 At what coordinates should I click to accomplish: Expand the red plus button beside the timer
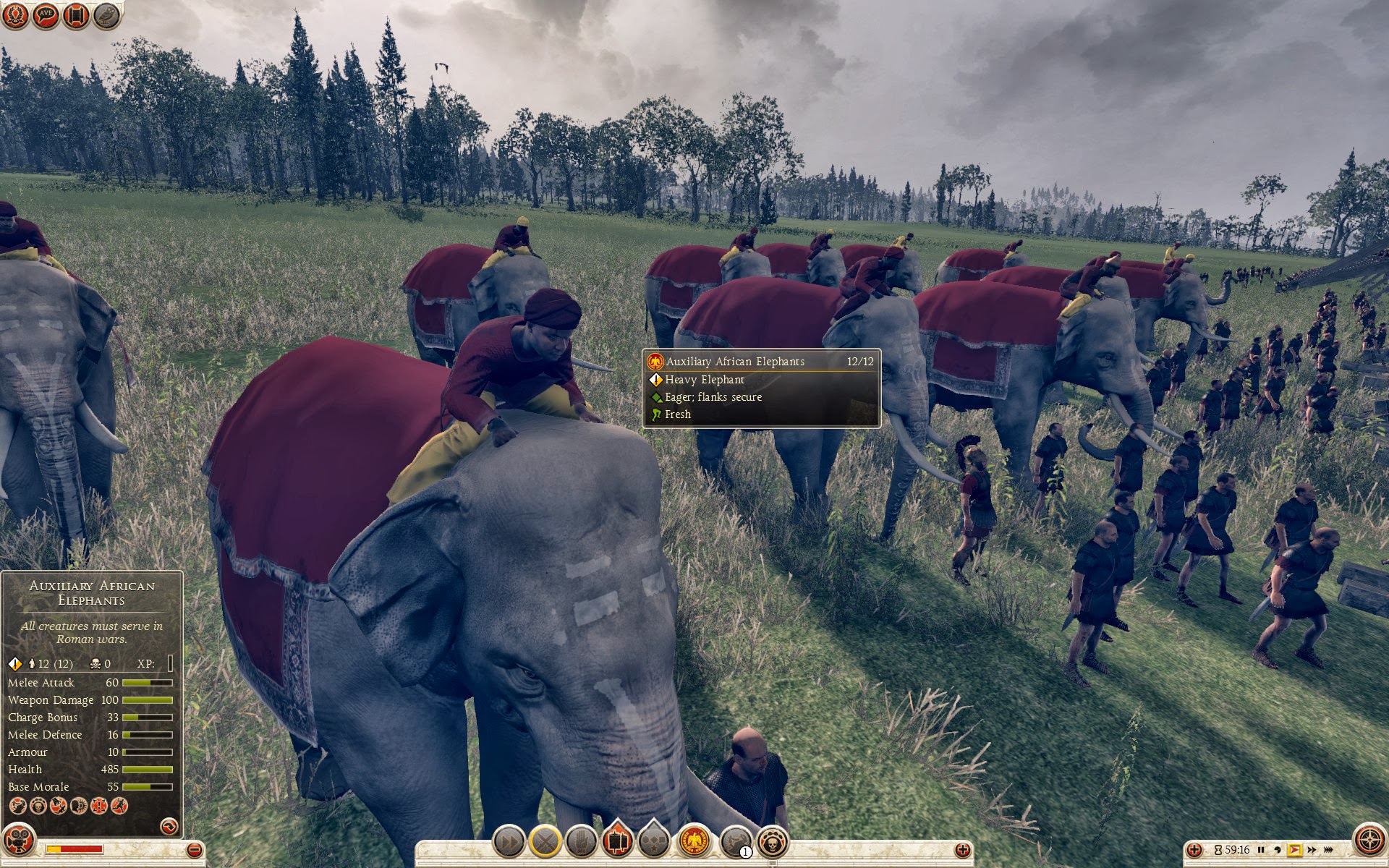tap(1195, 850)
